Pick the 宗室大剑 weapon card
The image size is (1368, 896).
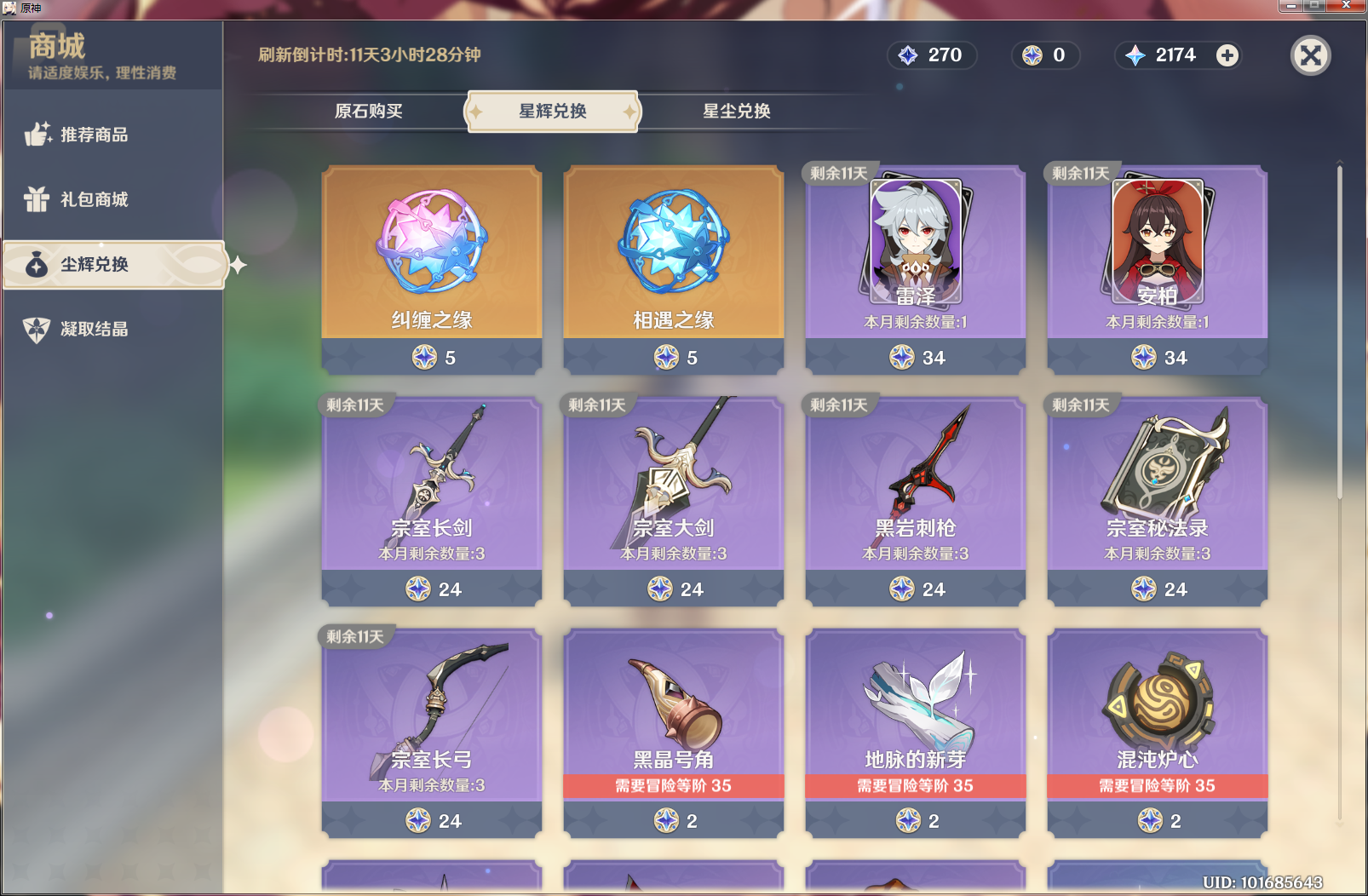(x=674, y=501)
